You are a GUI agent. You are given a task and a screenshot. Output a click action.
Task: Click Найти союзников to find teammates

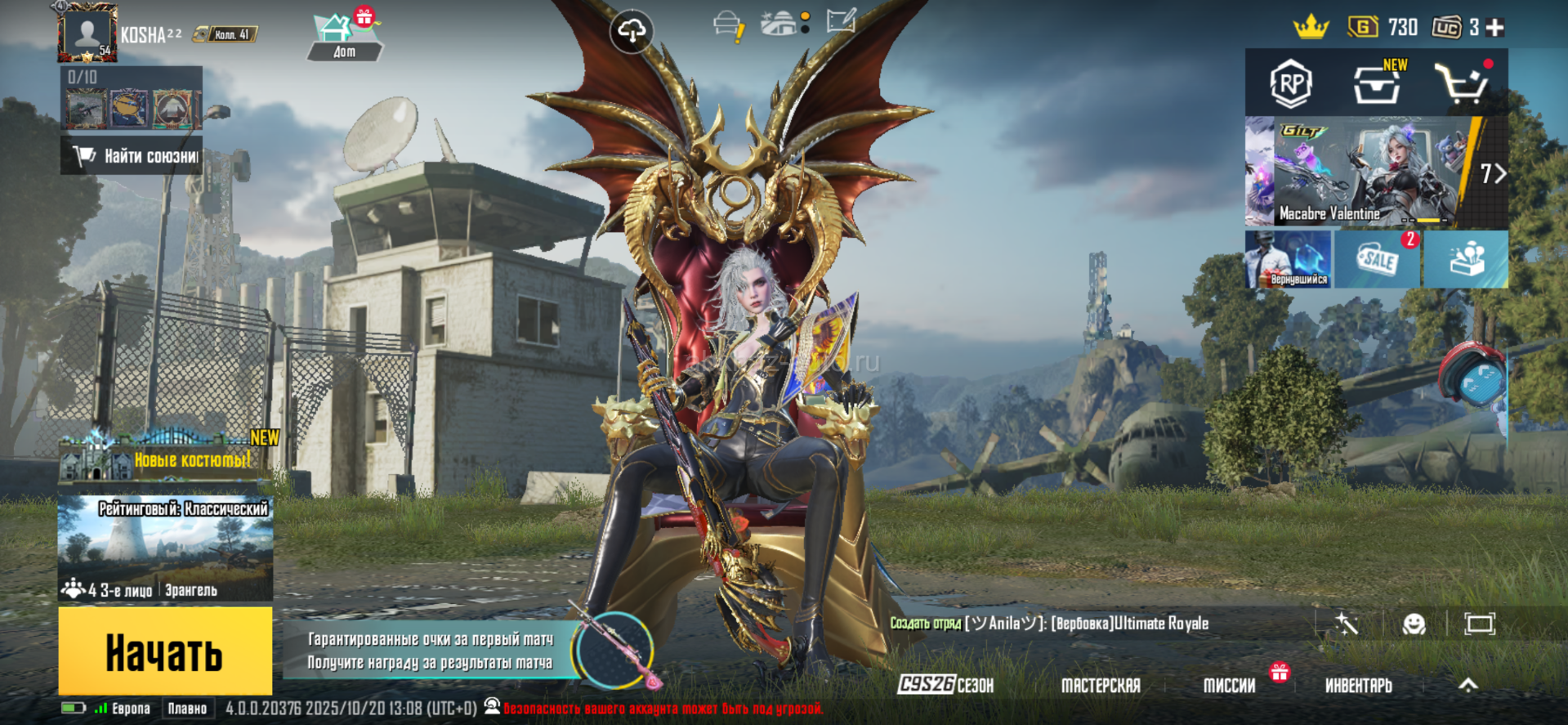pos(132,156)
